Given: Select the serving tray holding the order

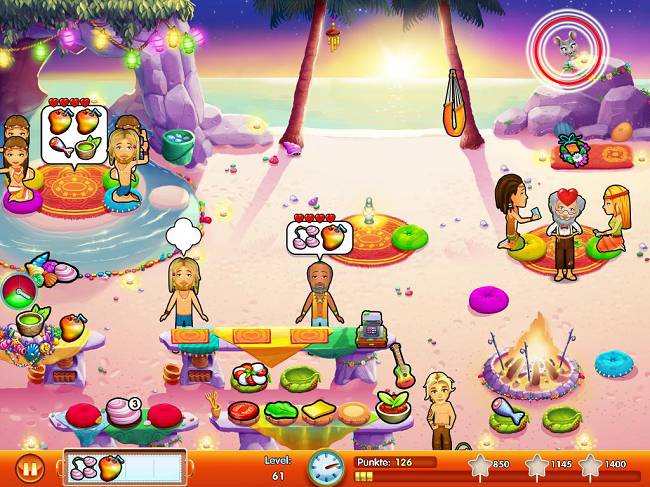Looking at the screenshot, I should [x=125, y=467].
